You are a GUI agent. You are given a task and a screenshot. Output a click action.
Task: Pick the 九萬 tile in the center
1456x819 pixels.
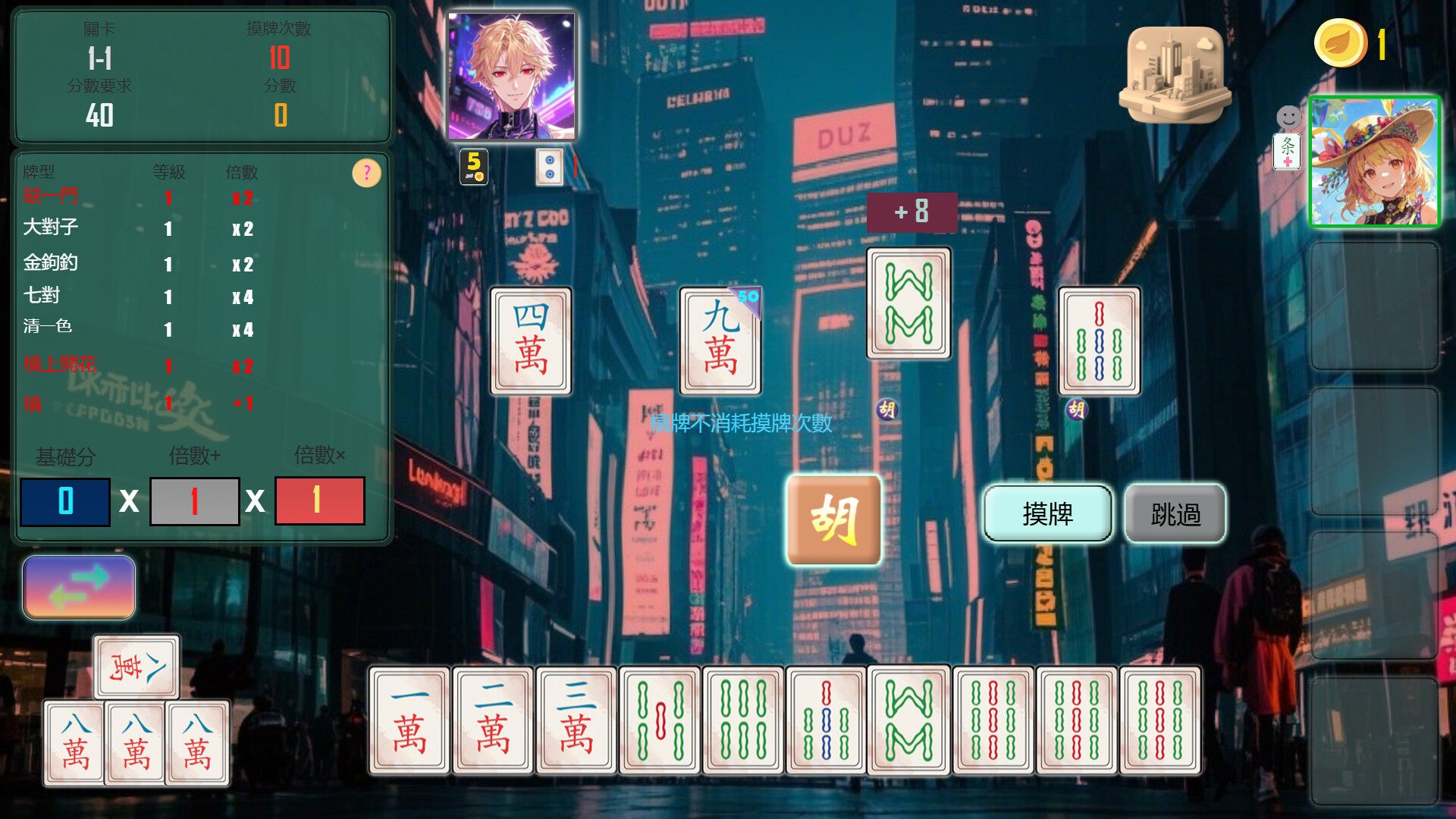click(719, 340)
